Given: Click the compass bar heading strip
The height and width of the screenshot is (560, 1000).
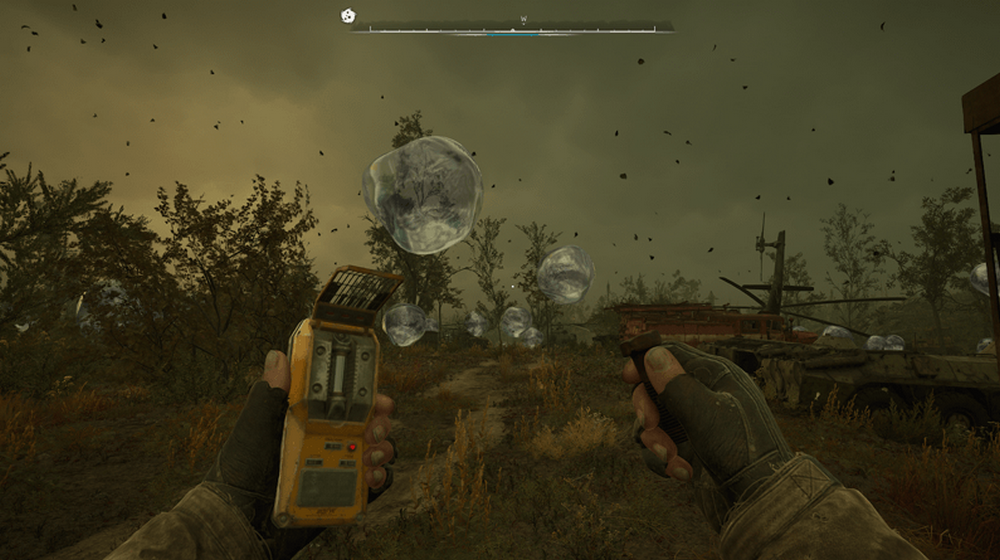Looking at the screenshot, I should [x=512, y=28].
